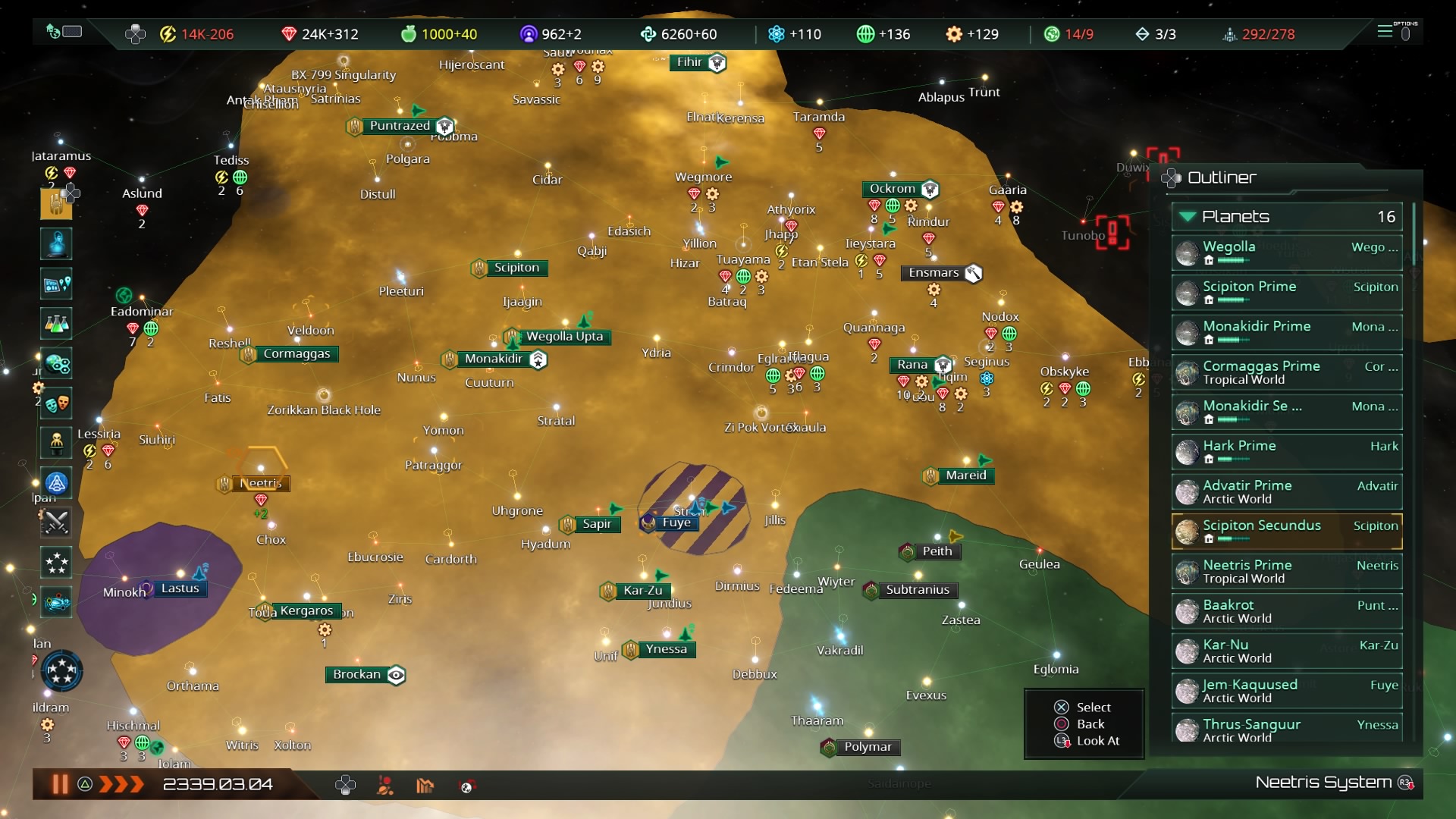Open the crossed swords military panel
The height and width of the screenshot is (819, 1456).
click(57, 522)
